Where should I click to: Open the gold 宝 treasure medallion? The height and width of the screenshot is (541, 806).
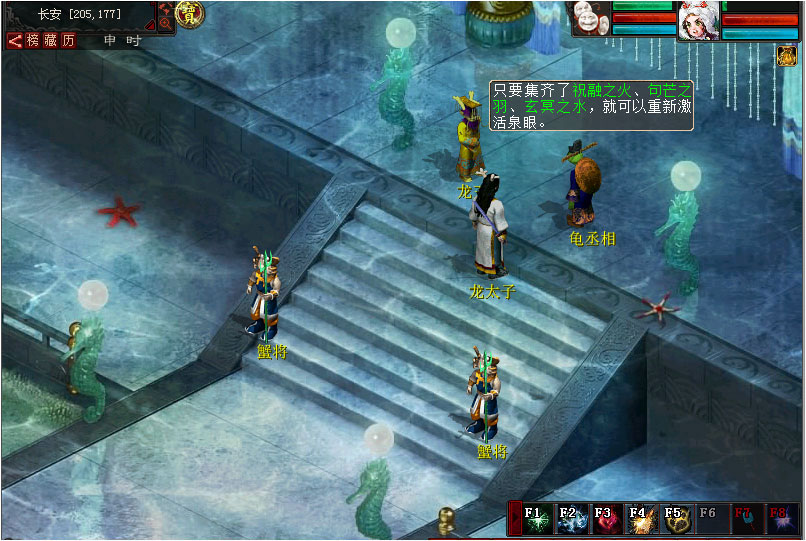pos(189,14)
